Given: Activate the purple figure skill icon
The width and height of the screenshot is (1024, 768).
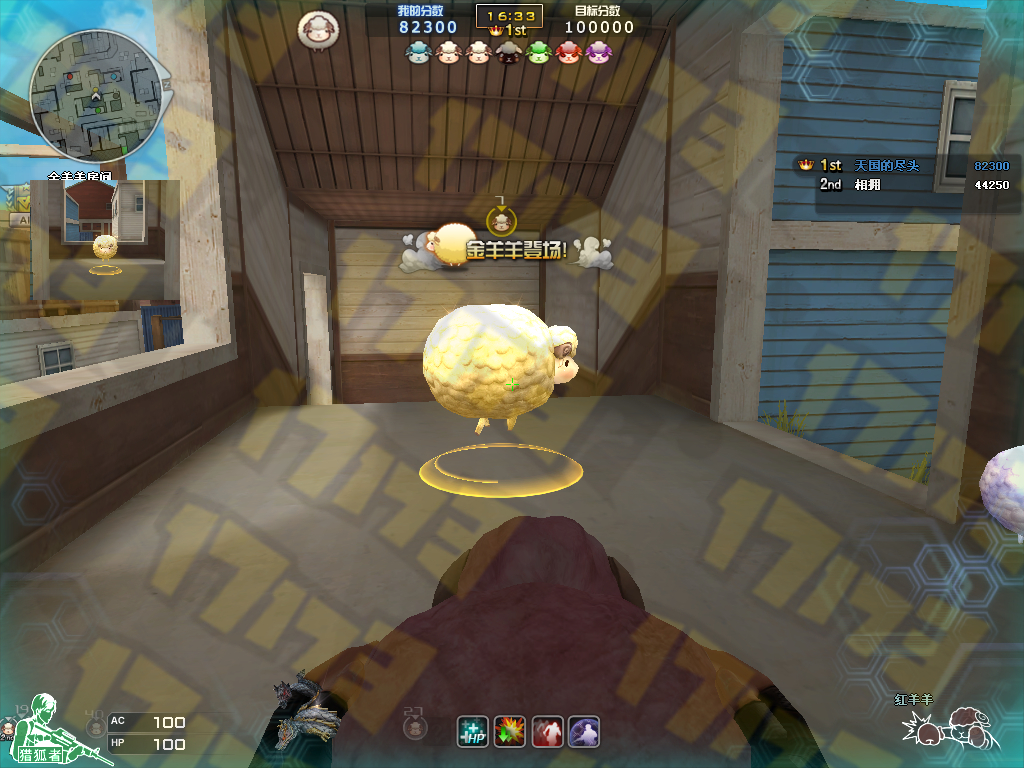Looking at the screenshot, I should [584, 731].
